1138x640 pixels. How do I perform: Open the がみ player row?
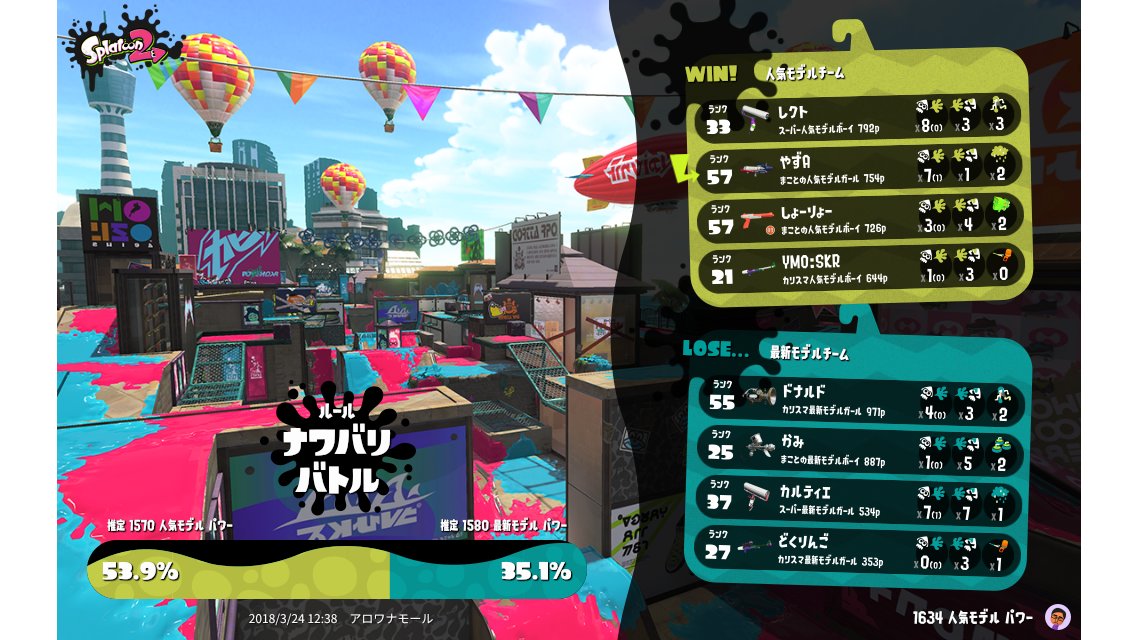click(858, 448)
